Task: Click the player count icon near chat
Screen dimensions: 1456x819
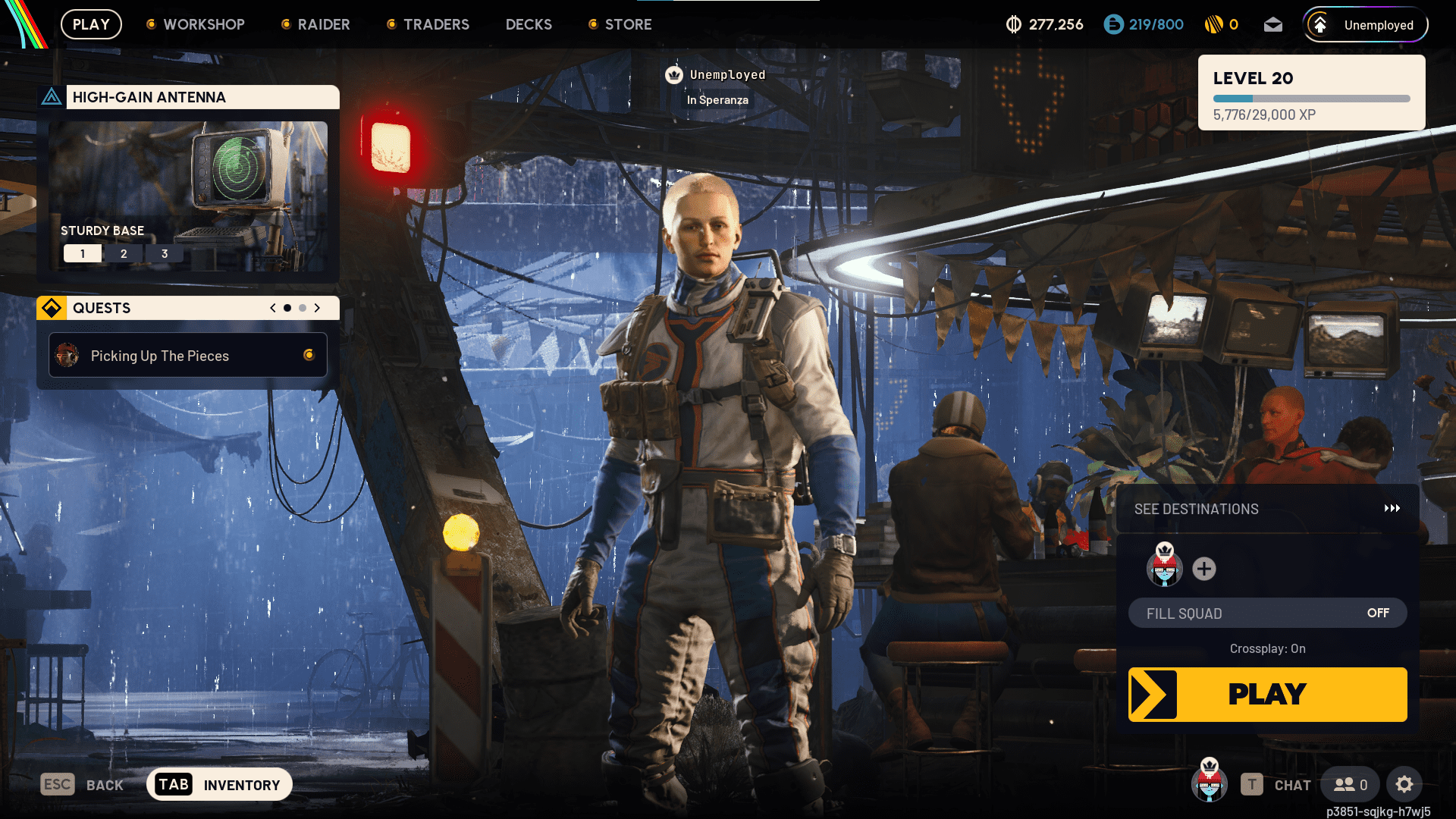Action: coord(1349,784)
